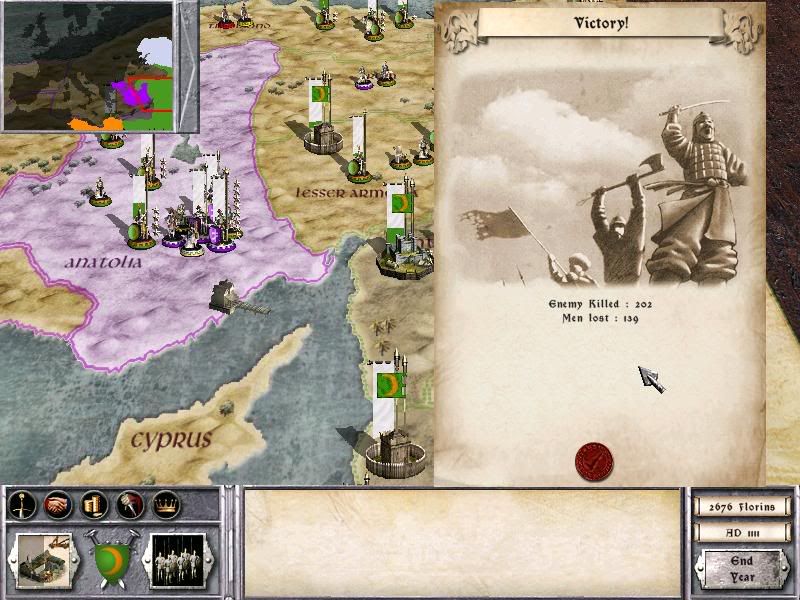This screenshot has height=600, width=800.
Task: Click the minimap of the campaign world
Action: [100, 66]
